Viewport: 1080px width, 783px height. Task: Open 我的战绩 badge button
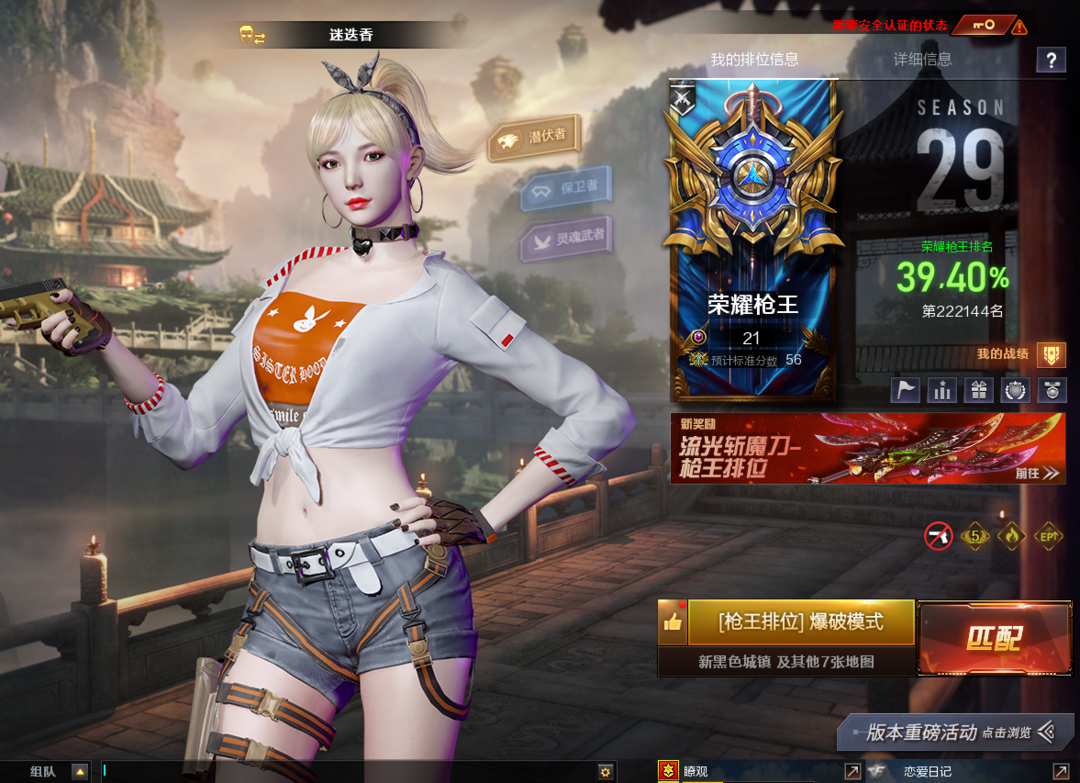1050,354
